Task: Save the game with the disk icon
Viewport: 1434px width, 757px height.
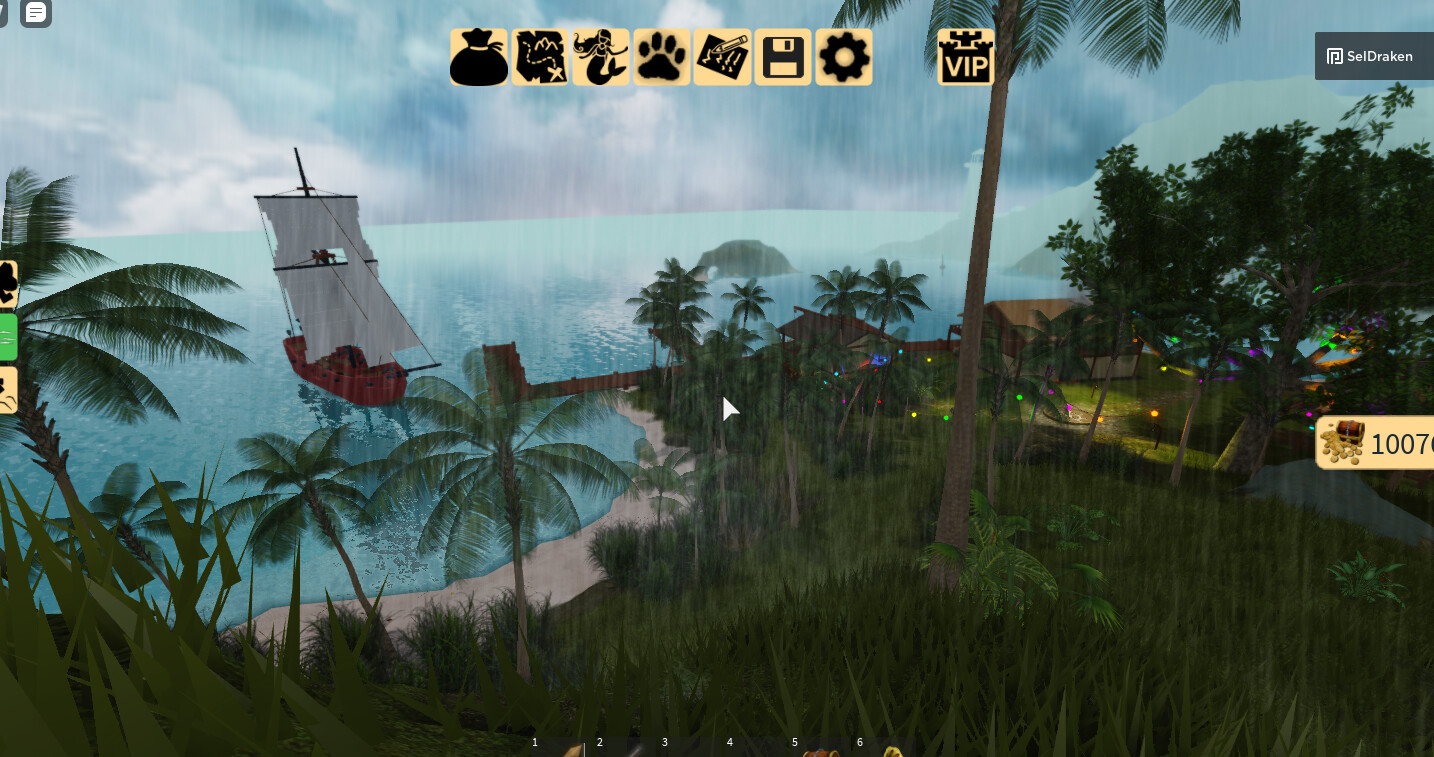Action: click(783, 57)
